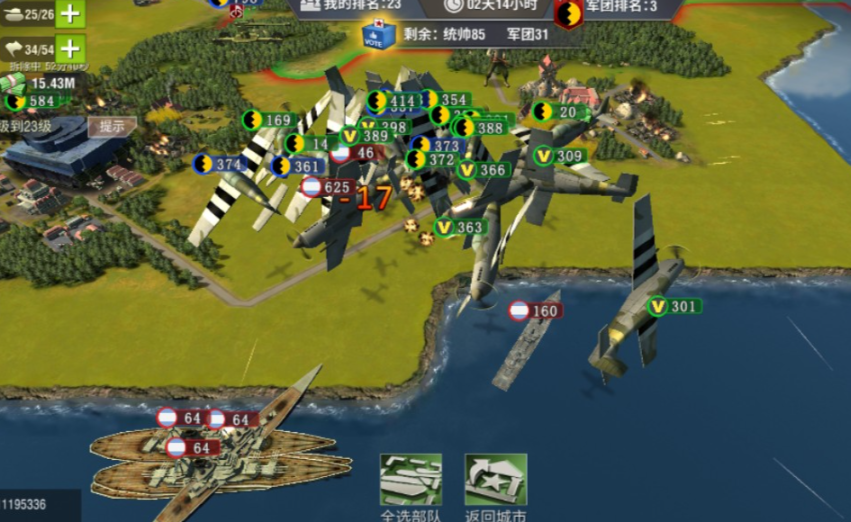Open the blue VOTE ballot box
The width and height of the screenshot is (851, 522).
click(x=378, y=35)
